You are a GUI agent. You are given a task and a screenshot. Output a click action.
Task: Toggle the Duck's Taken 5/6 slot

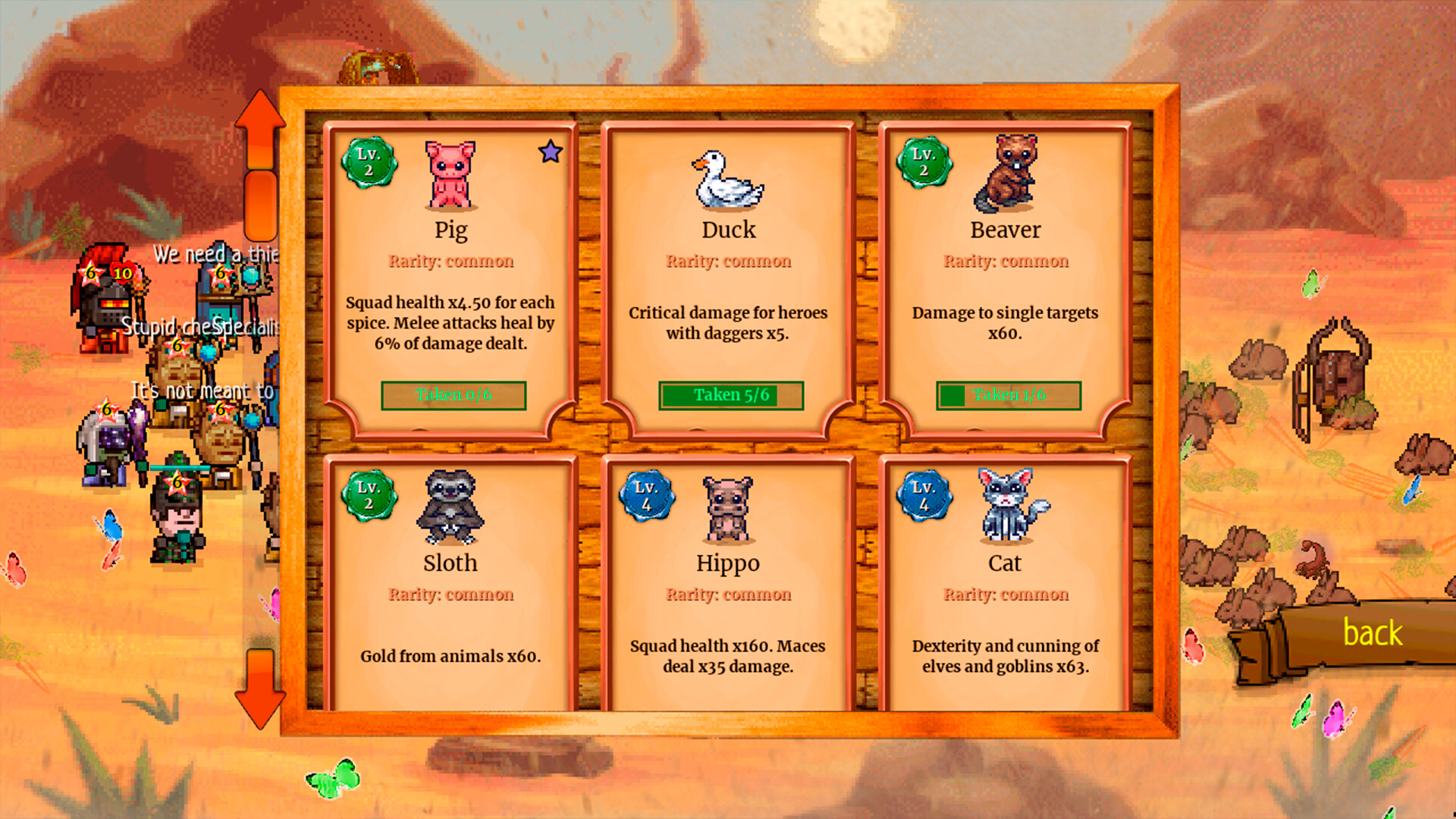coord(730,394)
